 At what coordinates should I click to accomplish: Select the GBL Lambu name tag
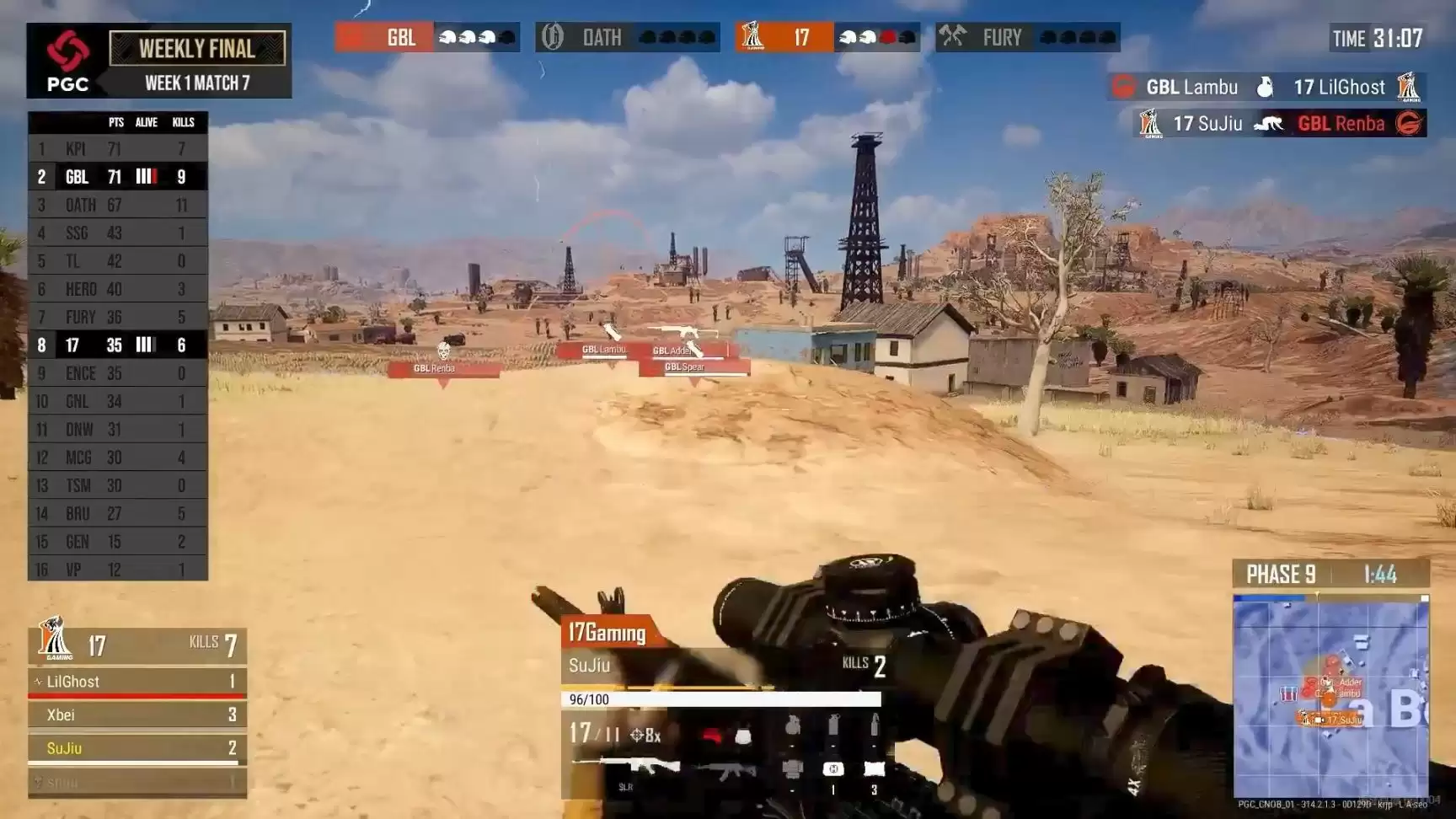point(603,350)
